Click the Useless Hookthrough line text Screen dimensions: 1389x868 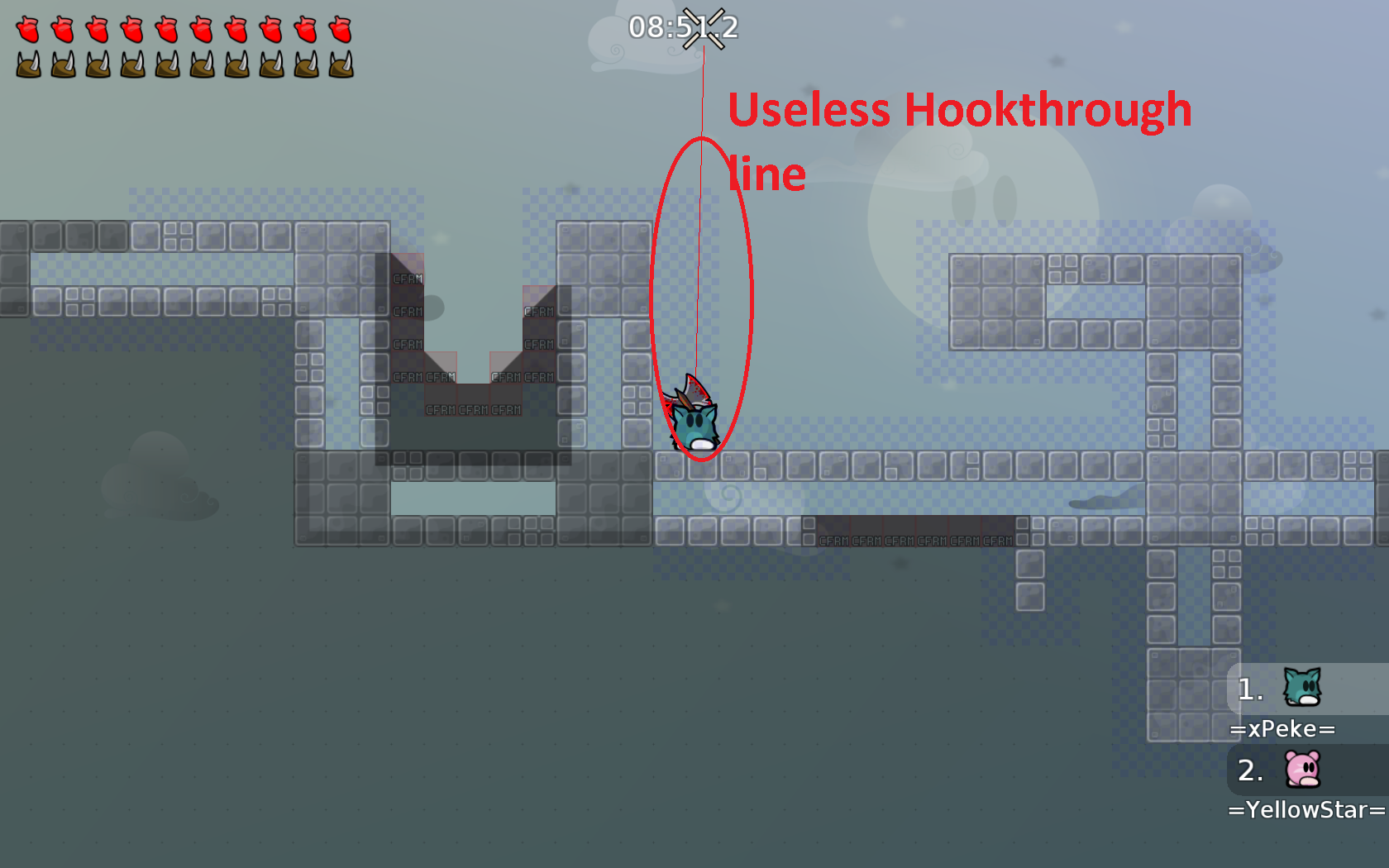click(x=959, y=111)
